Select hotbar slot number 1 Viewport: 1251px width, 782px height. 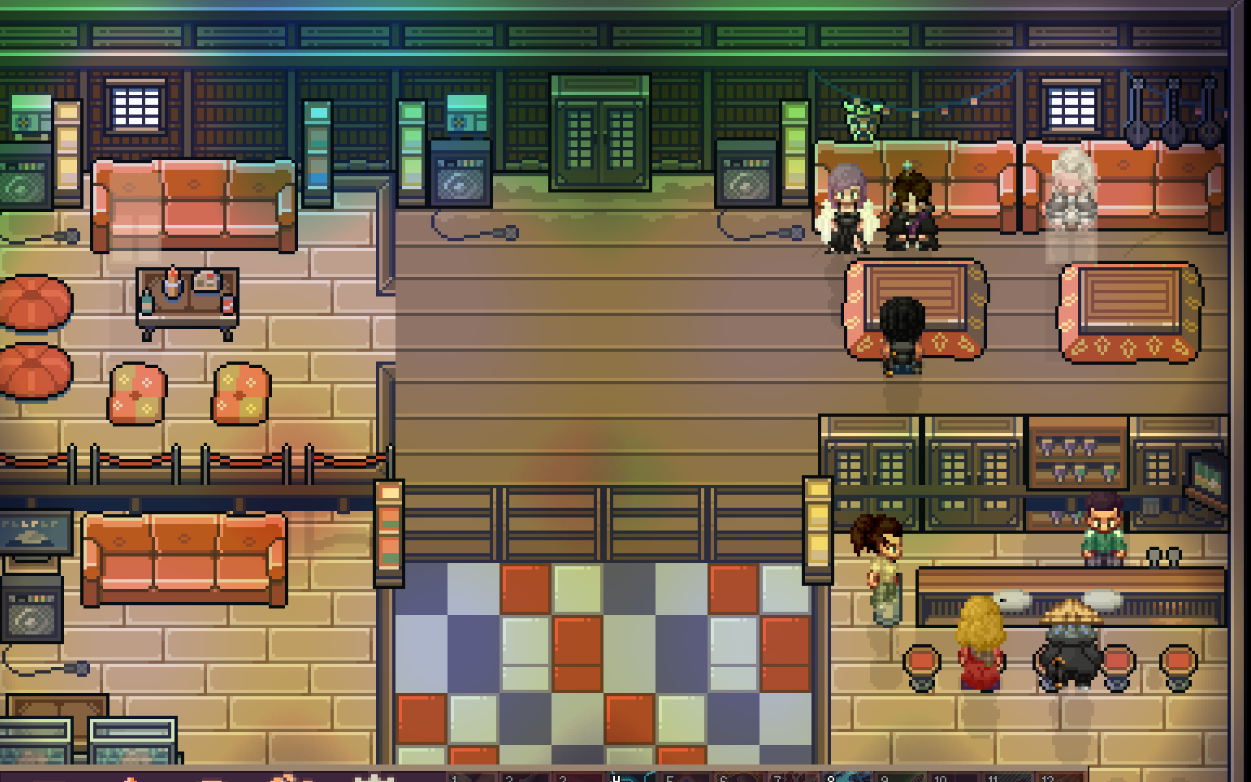point(470,776)
